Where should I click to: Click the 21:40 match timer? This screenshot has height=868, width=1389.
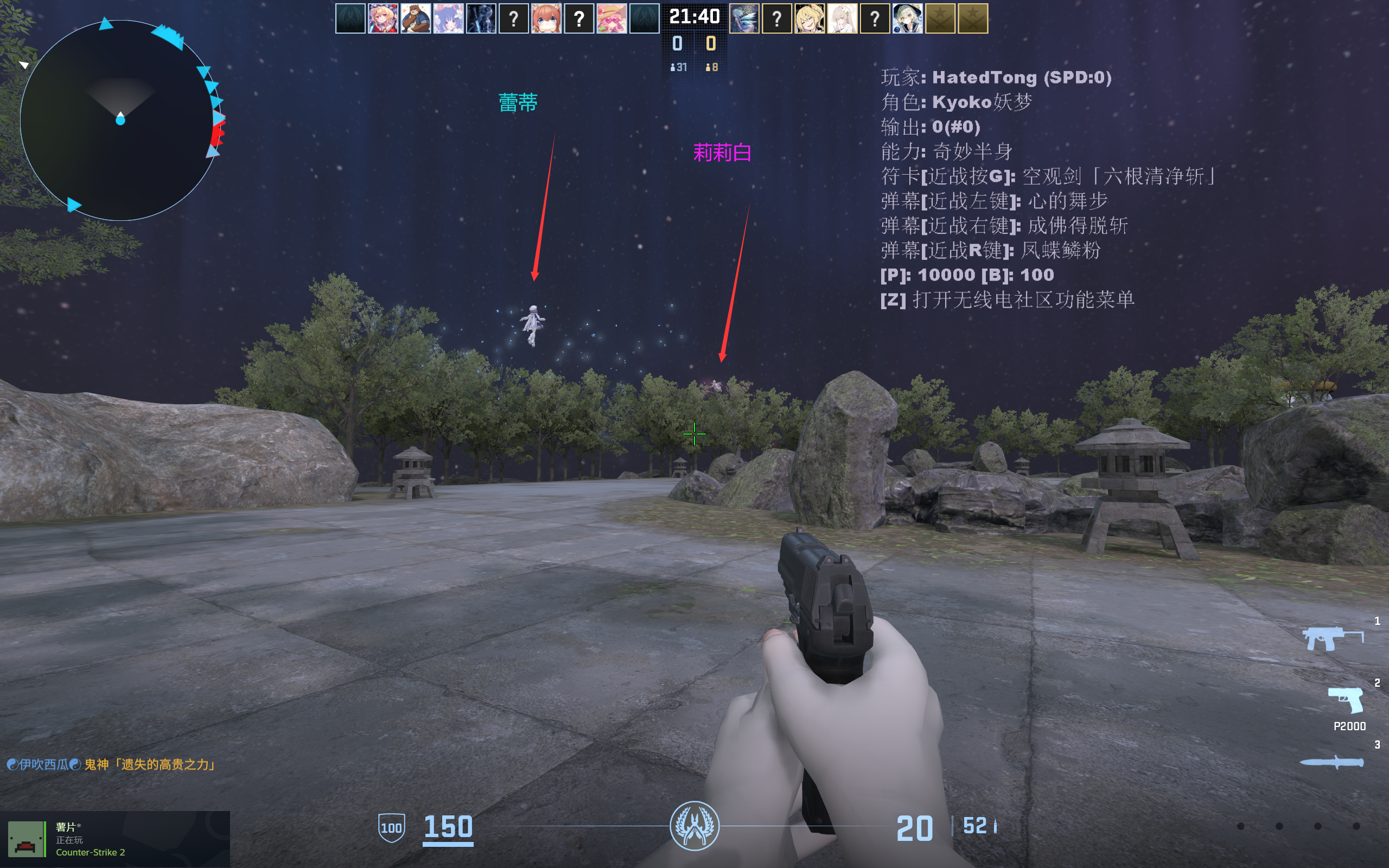coord(694,17)
